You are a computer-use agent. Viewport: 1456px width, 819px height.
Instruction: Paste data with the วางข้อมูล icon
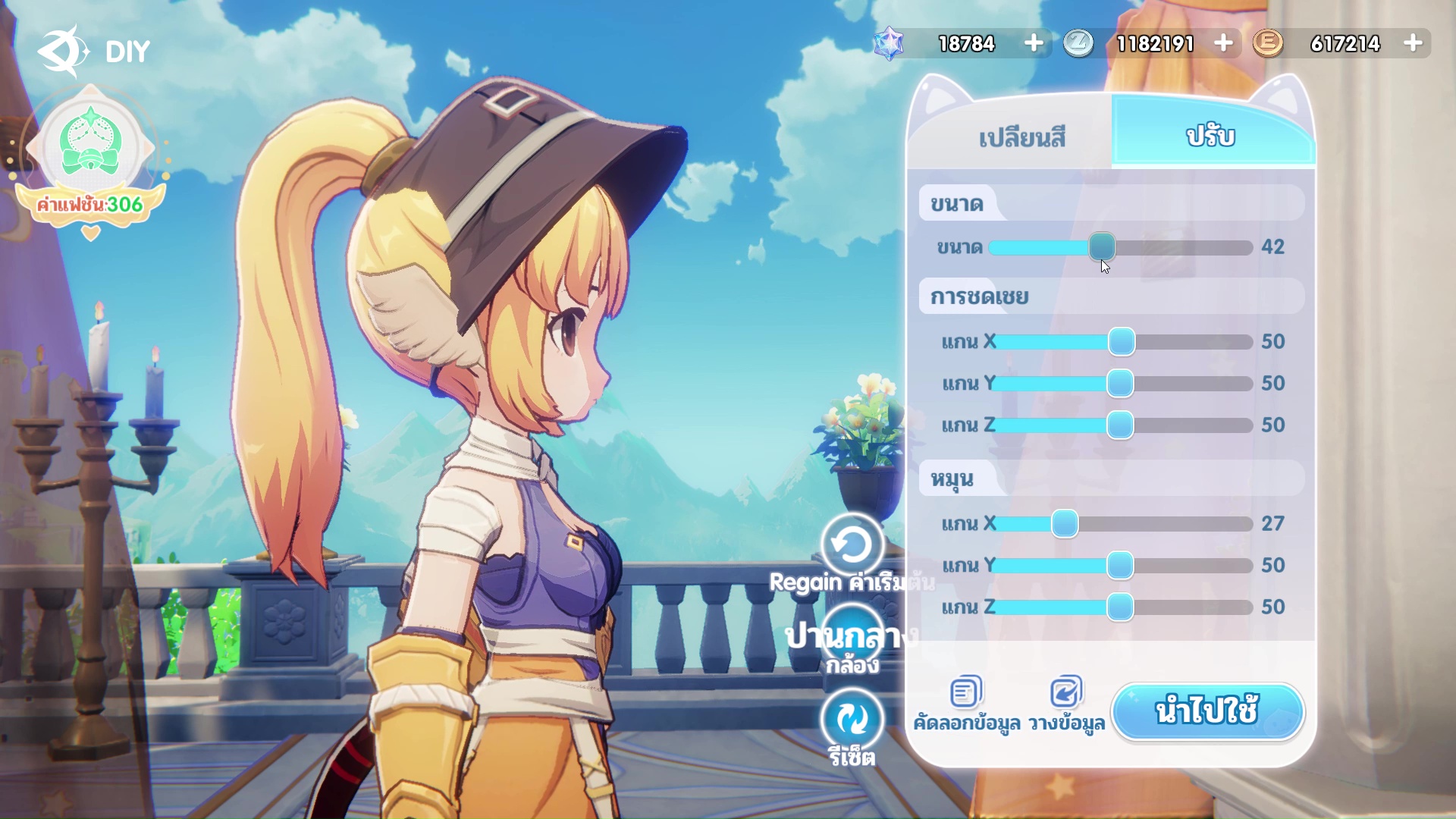pos(1065,692)
